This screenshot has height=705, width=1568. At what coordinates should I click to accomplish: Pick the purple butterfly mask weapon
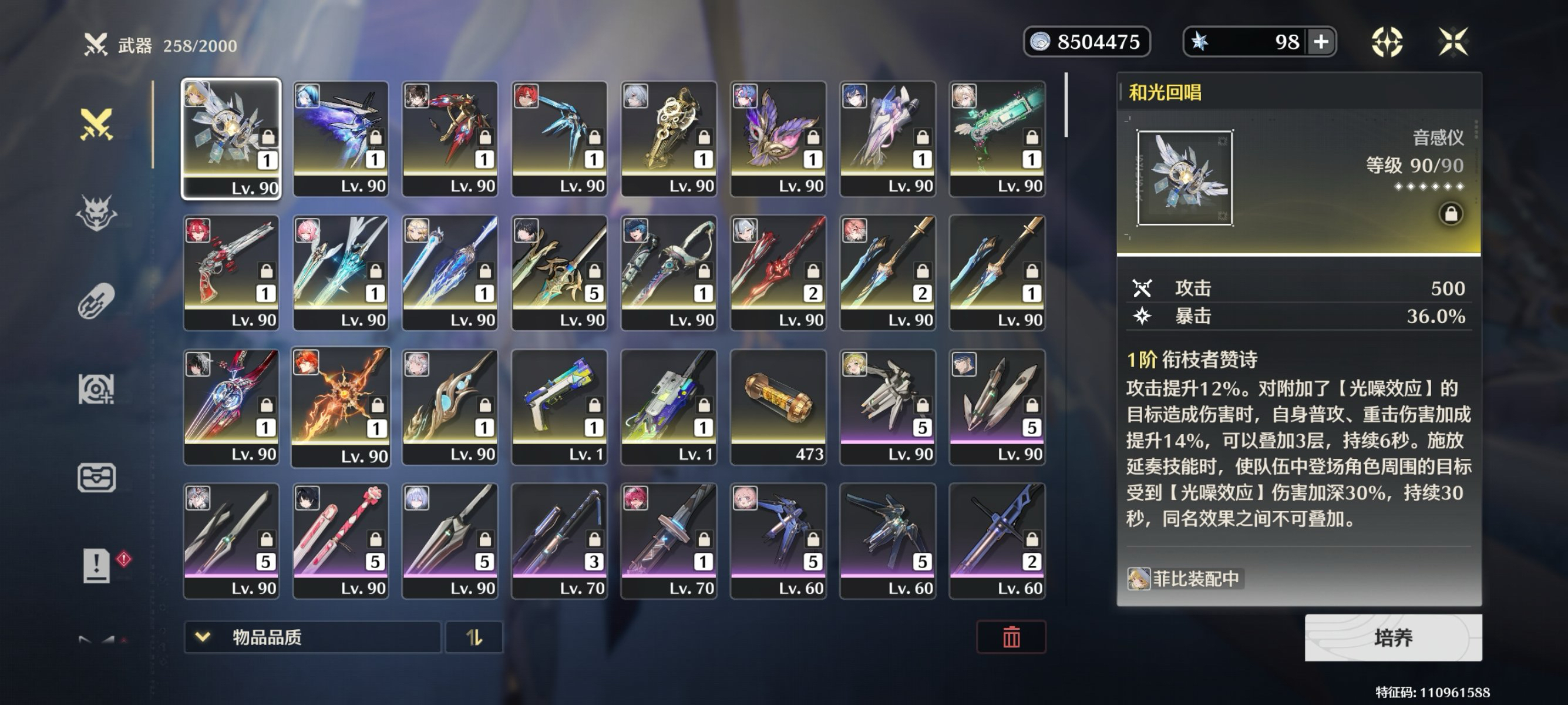pyautogui.click(x=778, y=139)
